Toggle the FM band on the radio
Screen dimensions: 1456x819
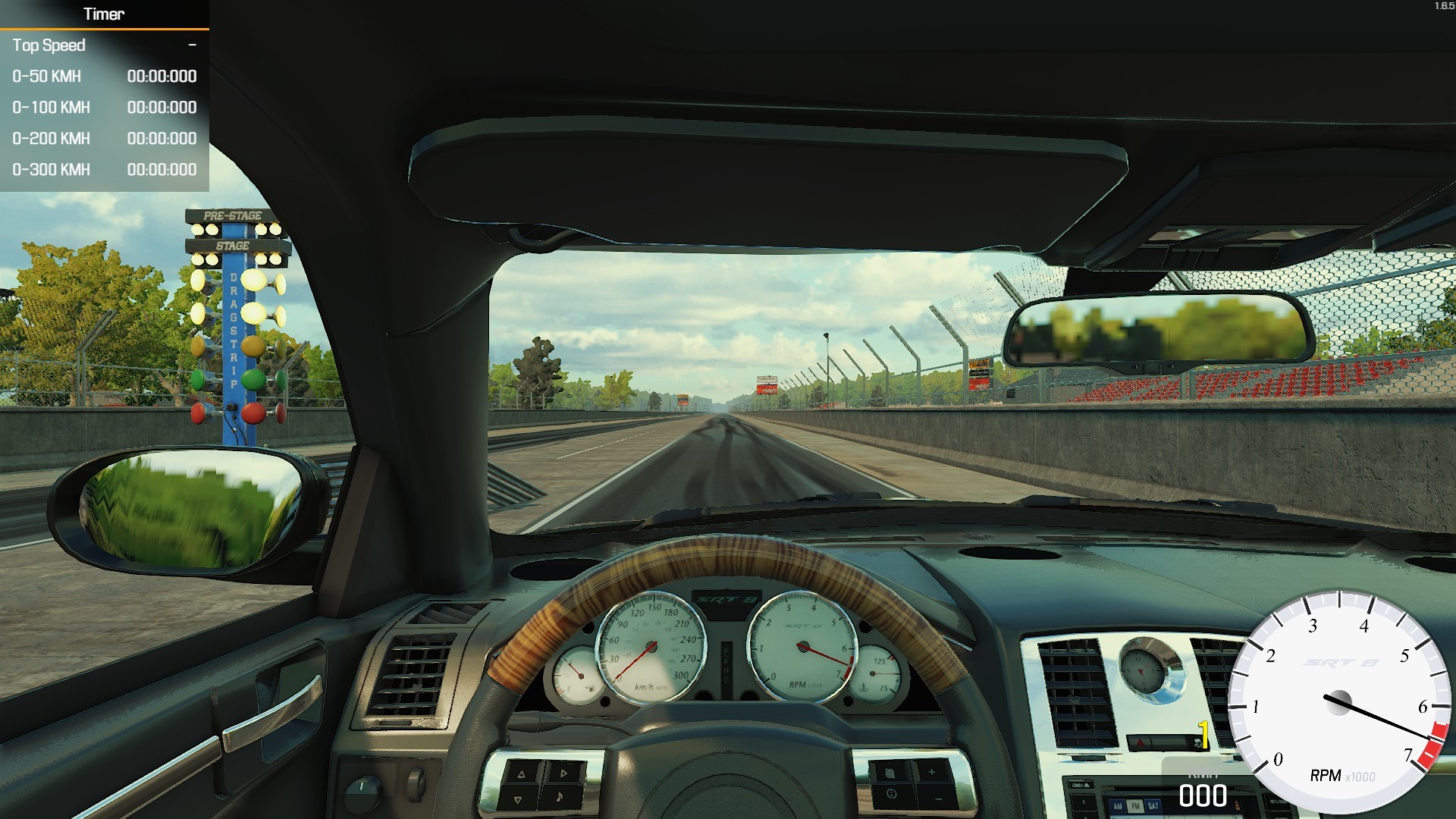point(1136,807)
